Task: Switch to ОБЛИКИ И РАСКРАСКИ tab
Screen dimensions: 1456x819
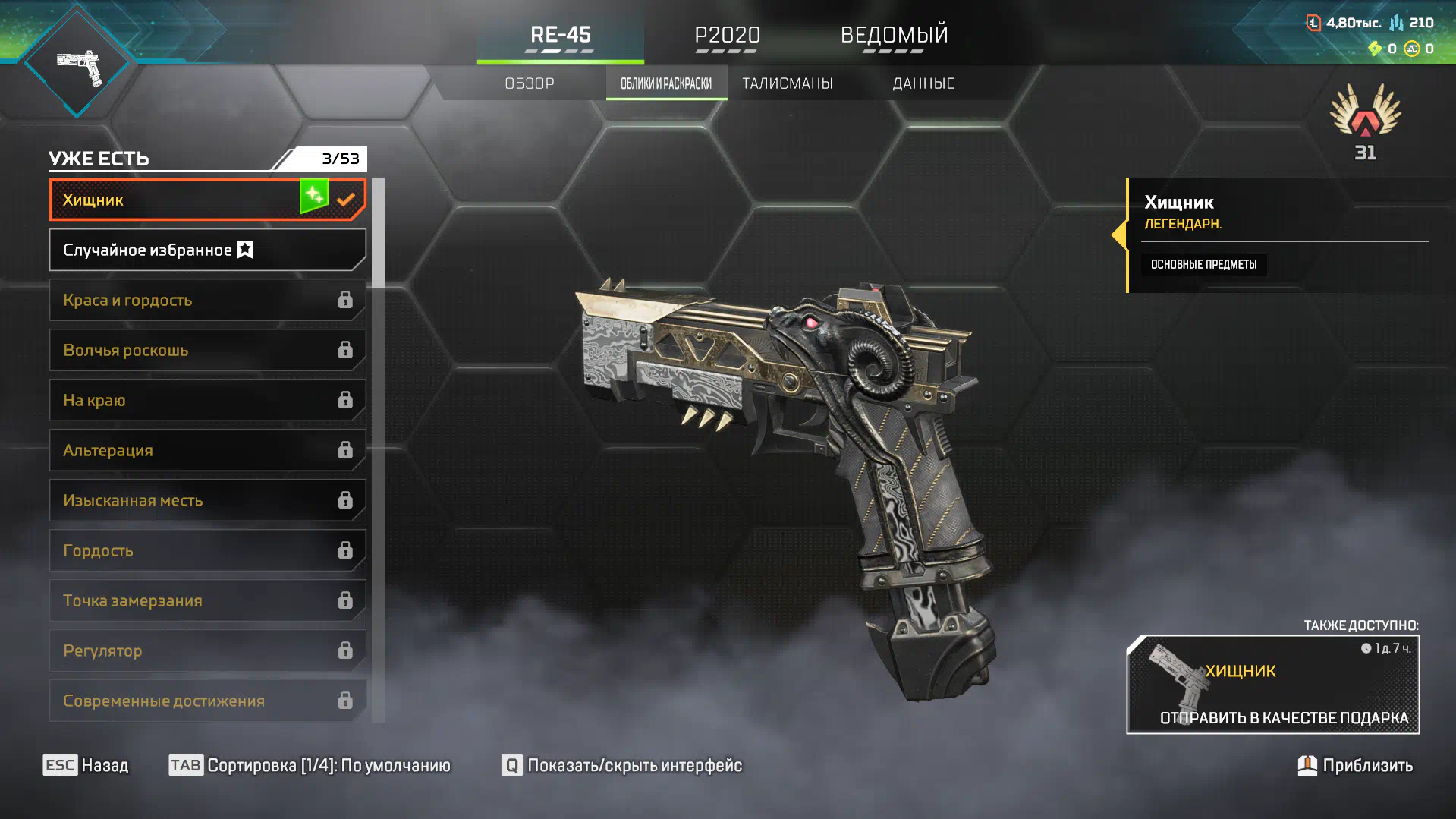Action: (x=666, y=83)
